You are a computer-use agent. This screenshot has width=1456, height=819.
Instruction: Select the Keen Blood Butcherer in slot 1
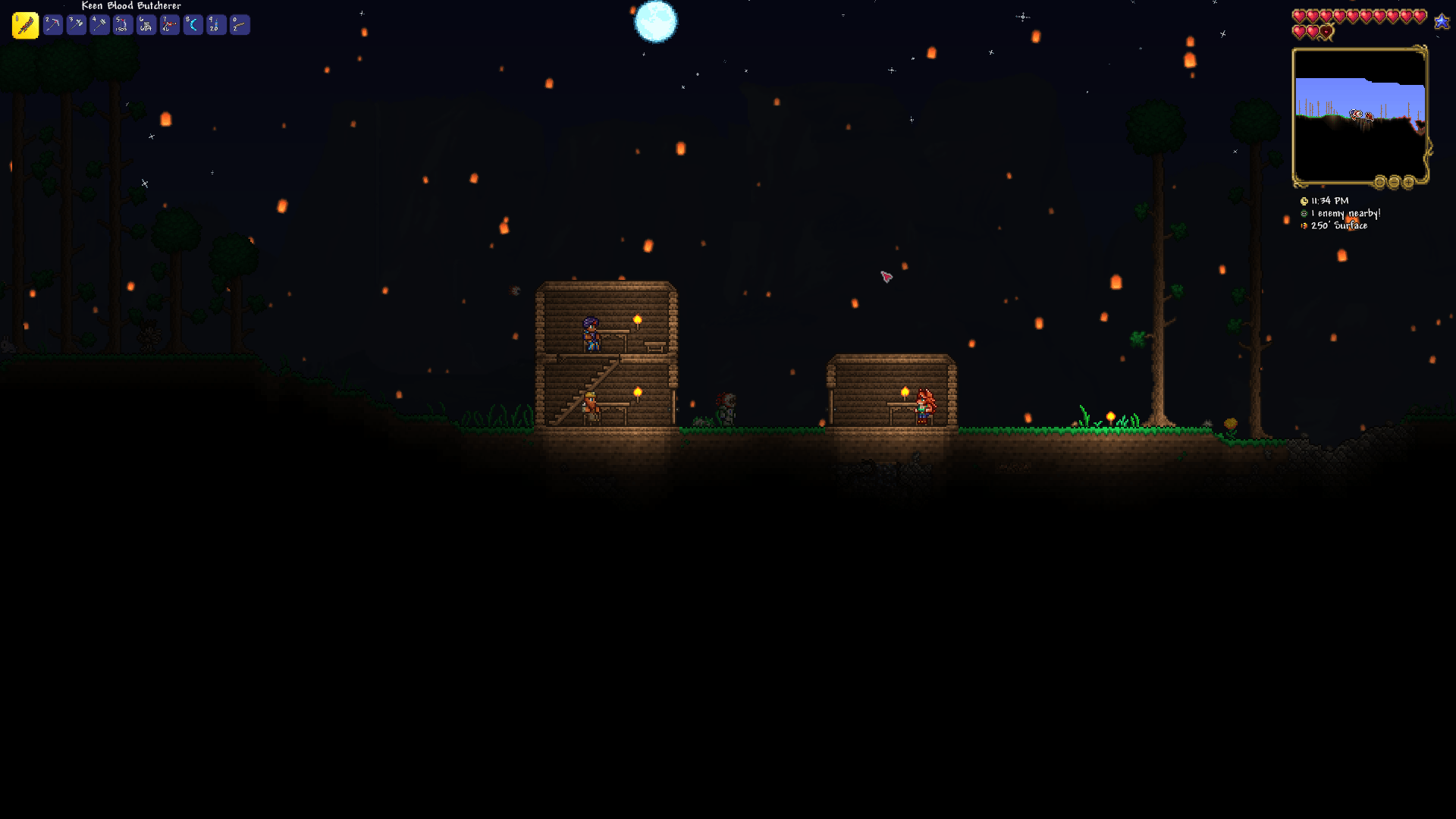[x=24, y=24]
